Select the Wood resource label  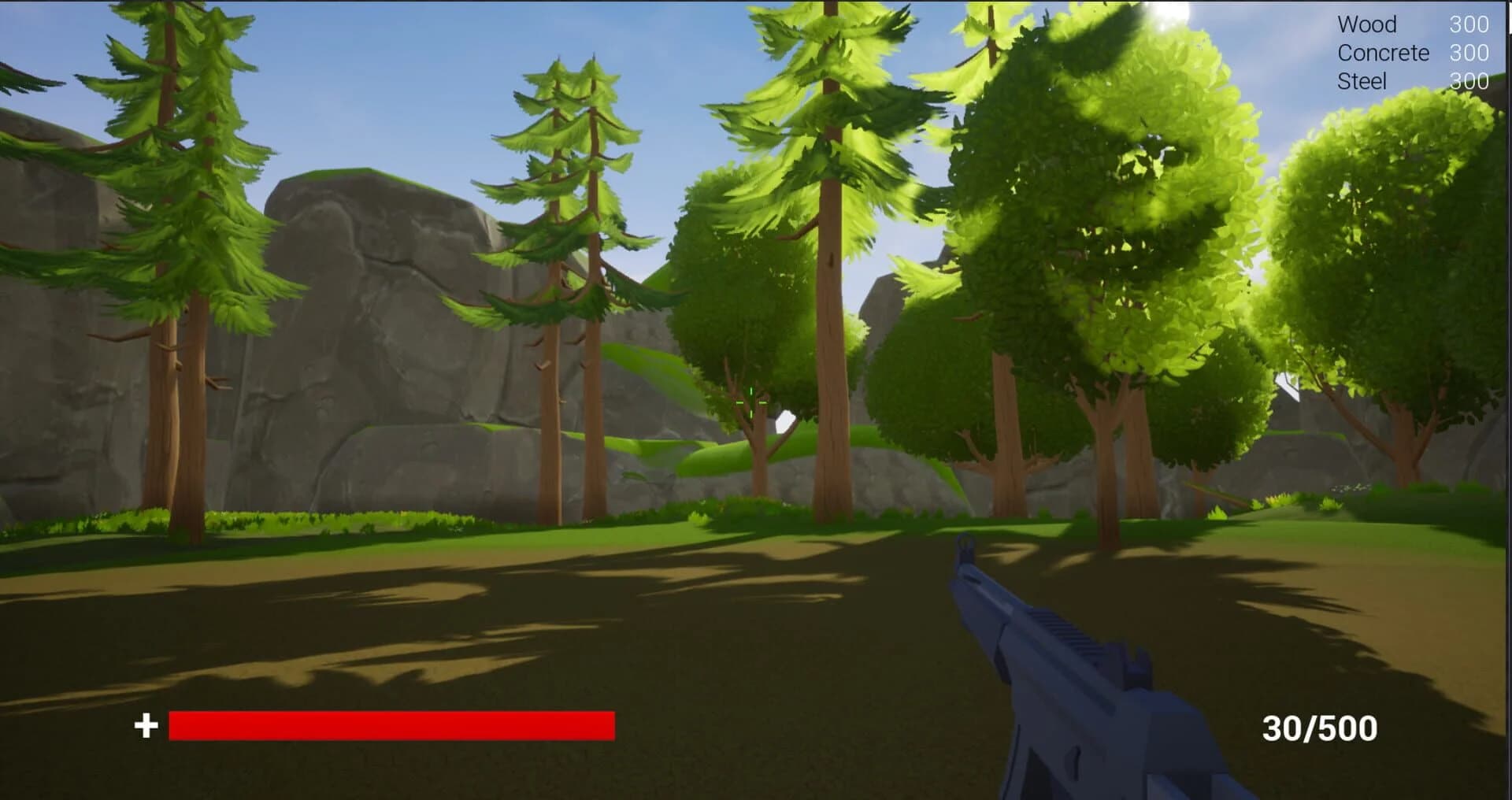coord(1366,26)
